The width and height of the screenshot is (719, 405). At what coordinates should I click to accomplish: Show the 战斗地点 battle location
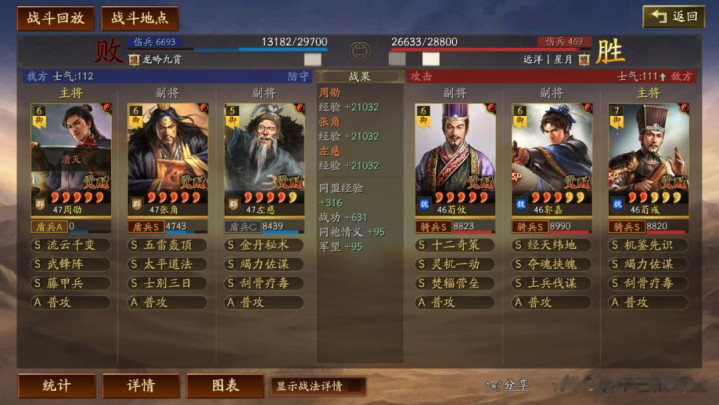pos(139,18)
